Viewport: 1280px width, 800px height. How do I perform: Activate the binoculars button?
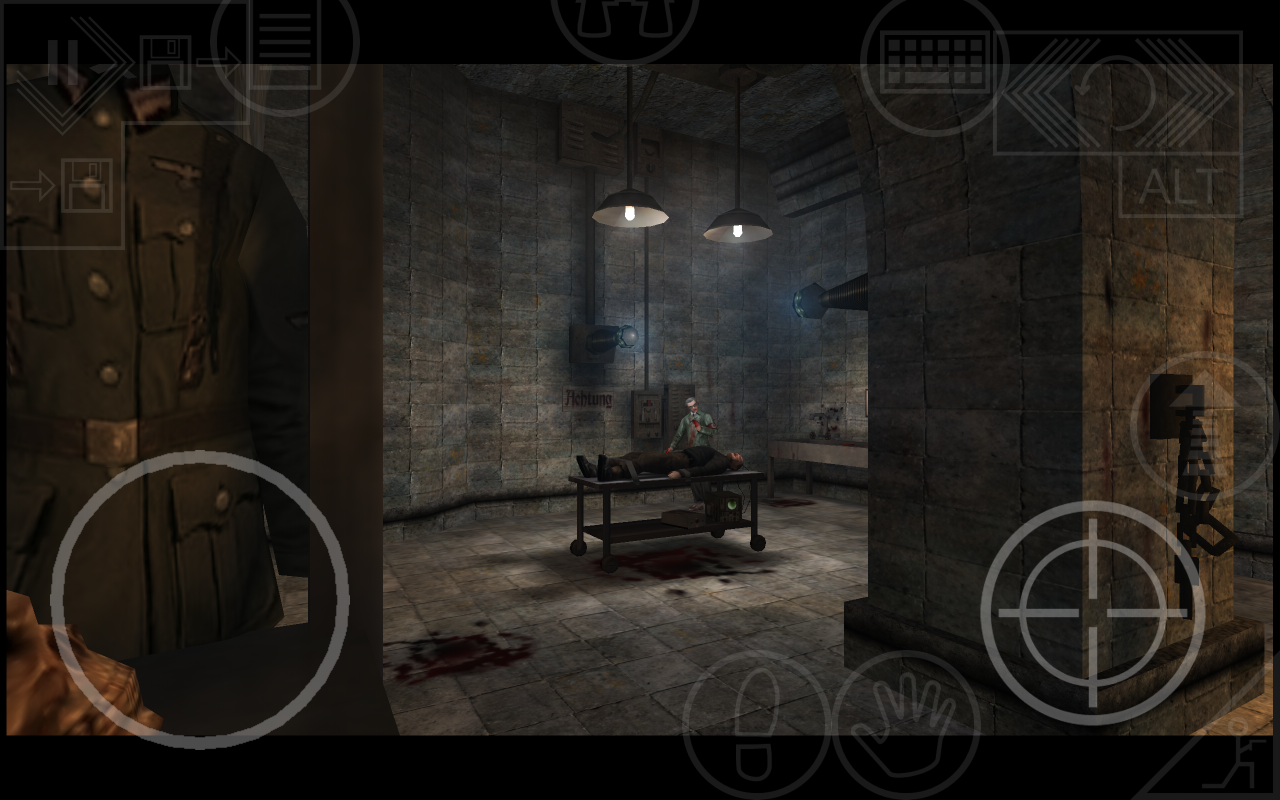click(x=624, y=22)
